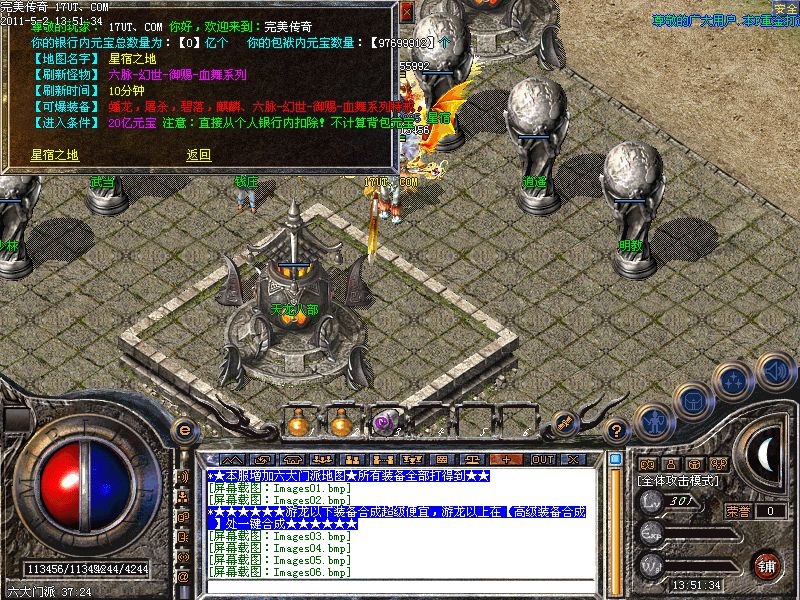
Task: Click the X button on the chat toolbar
Action: click(573, 459)
